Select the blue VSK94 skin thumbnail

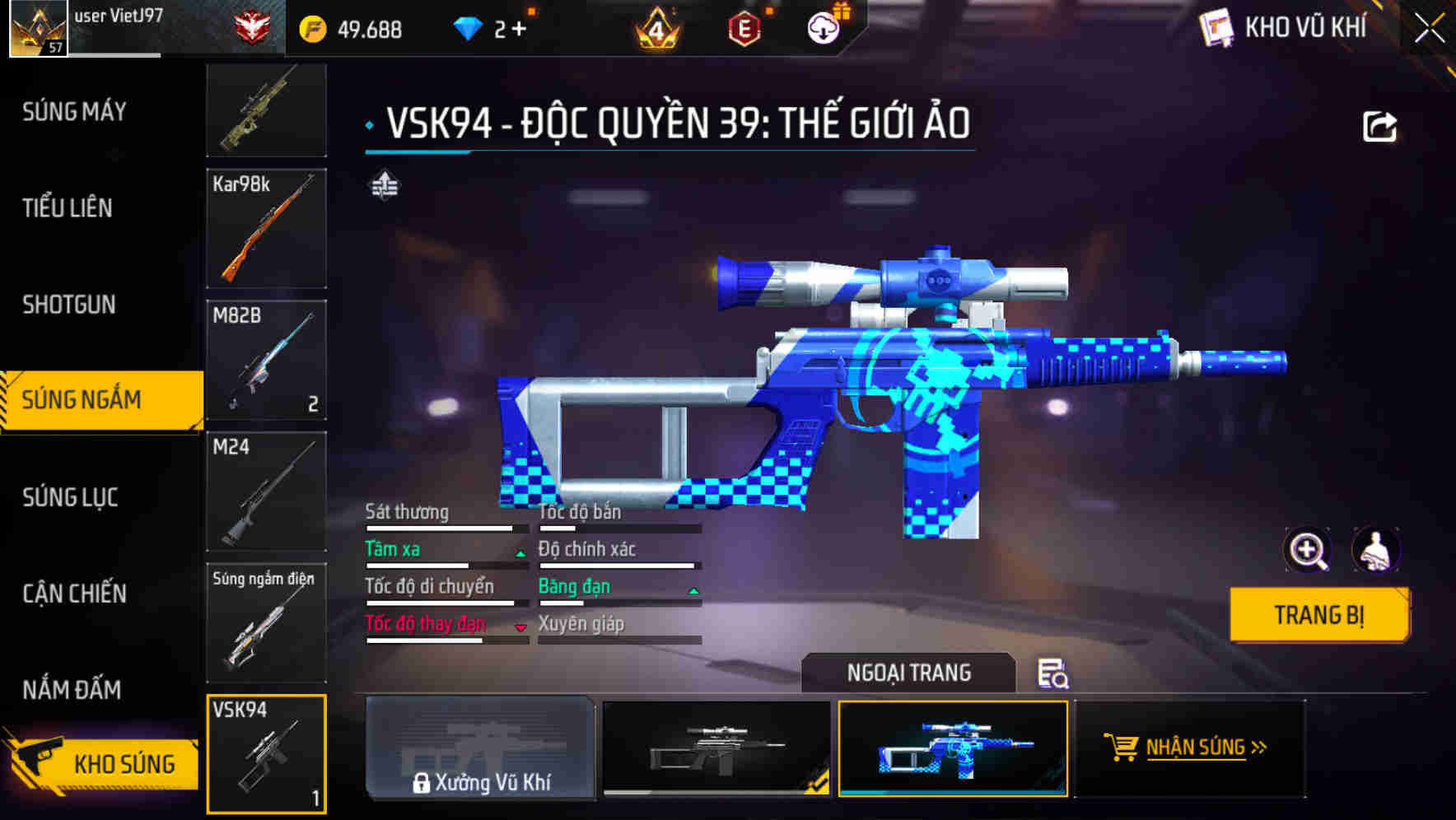pos(953,750)
